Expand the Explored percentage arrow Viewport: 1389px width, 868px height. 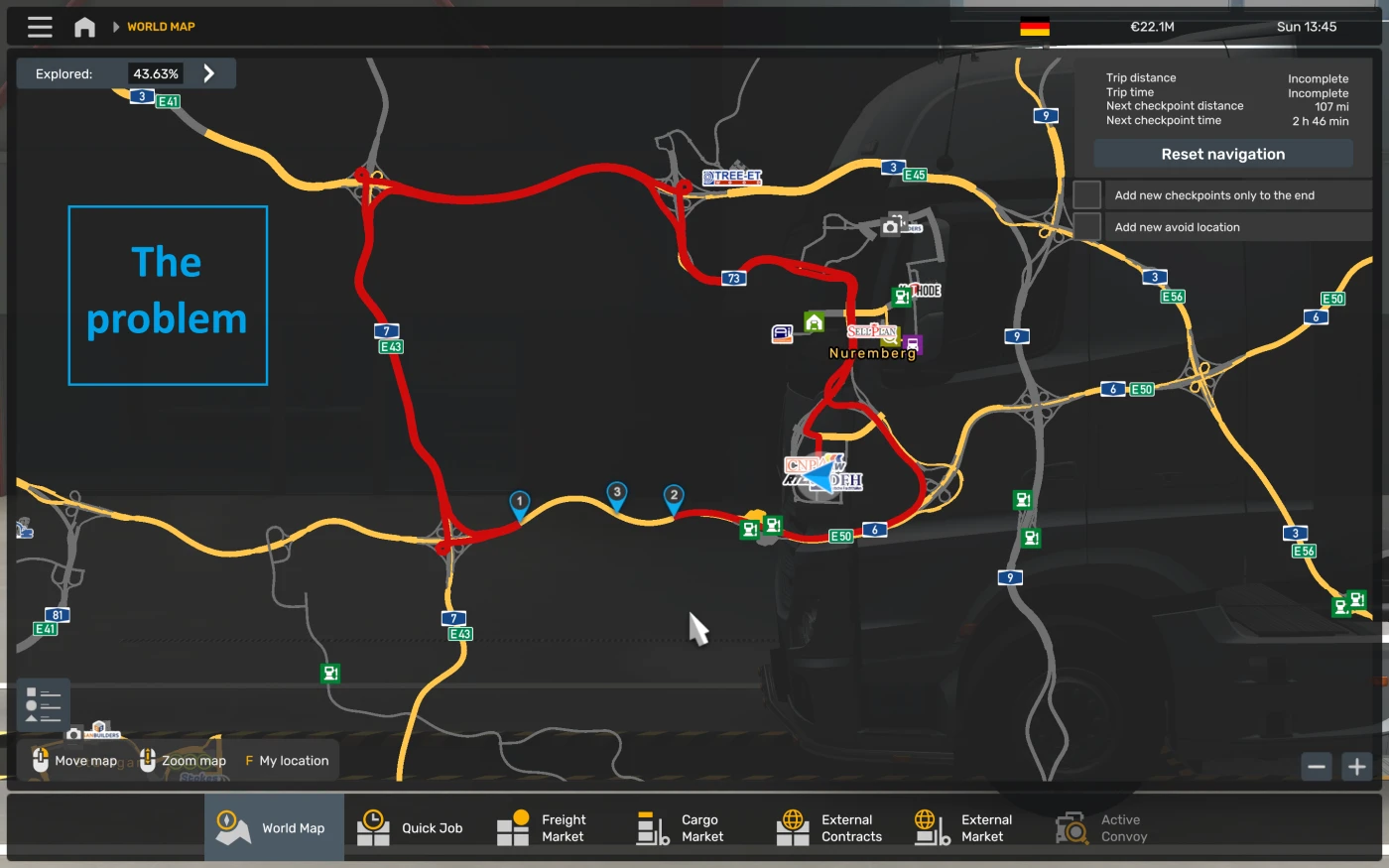[x=208, y=72]
